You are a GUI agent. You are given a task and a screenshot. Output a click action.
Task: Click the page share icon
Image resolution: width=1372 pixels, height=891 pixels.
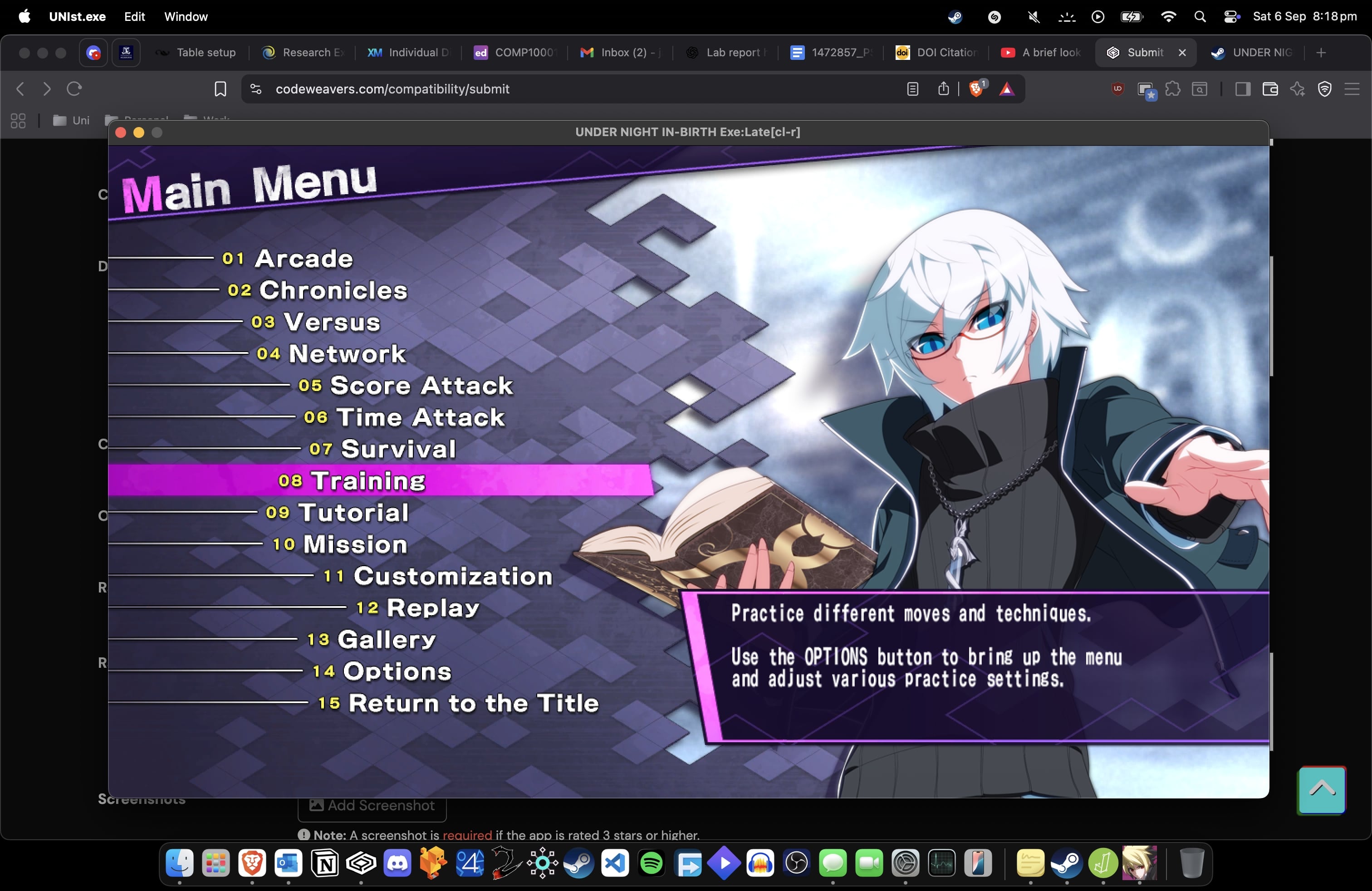[x=943, y=89]
